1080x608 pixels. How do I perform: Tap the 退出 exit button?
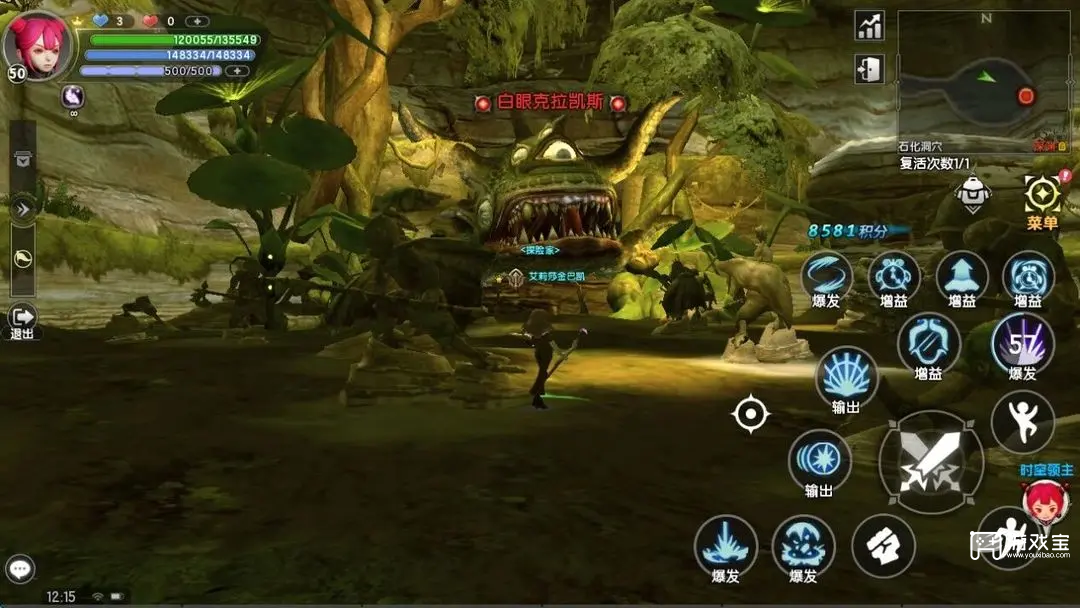22,318
